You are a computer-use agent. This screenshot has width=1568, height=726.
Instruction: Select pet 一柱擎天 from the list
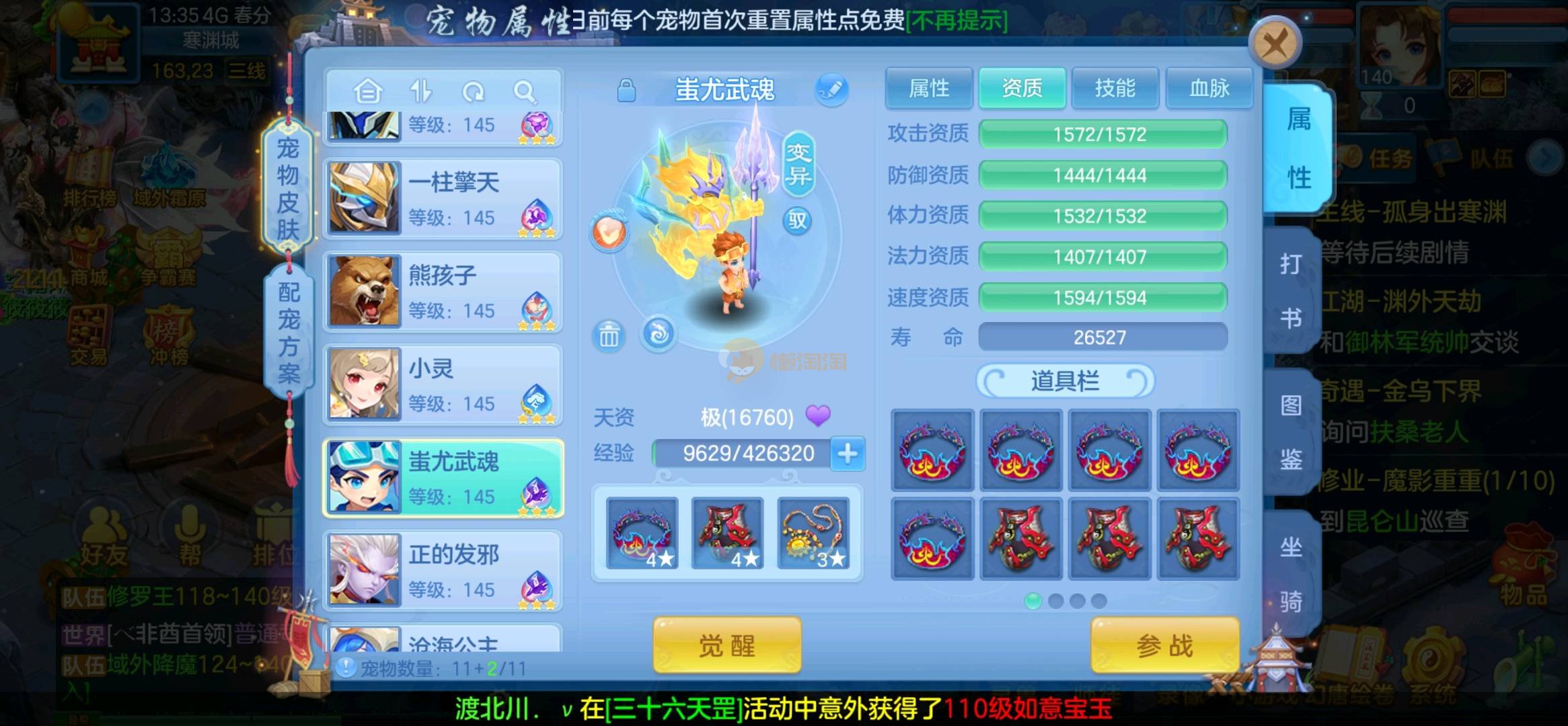(443, 199)
